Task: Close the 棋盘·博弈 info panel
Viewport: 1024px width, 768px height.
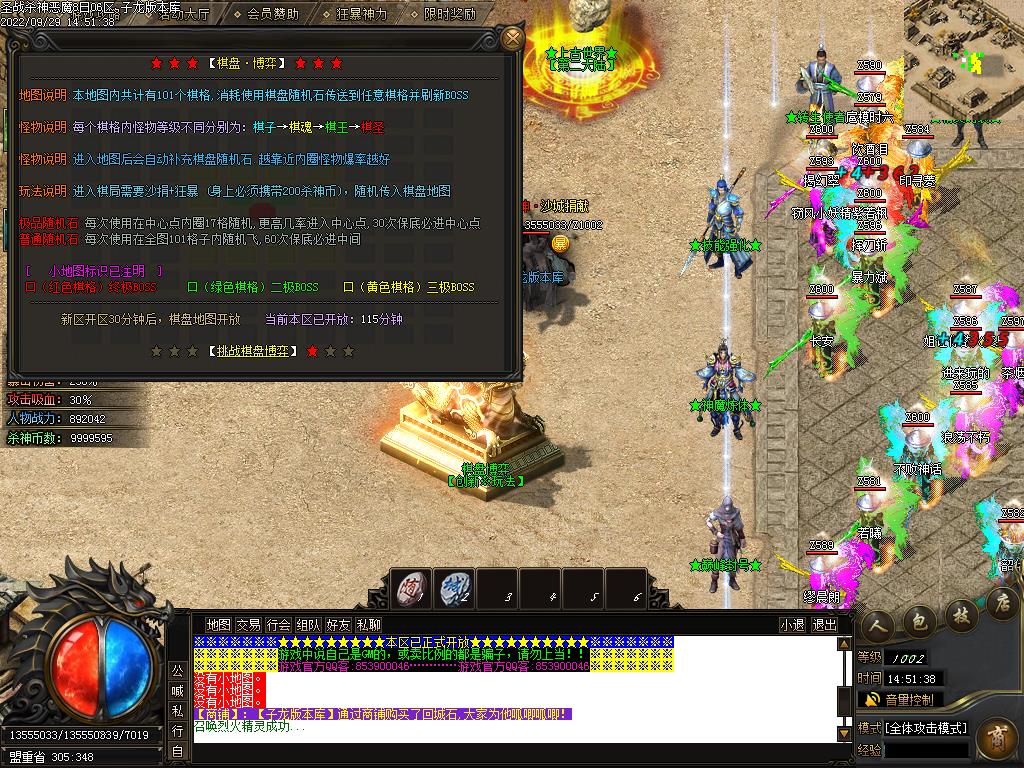Action: tap(512, 39)
